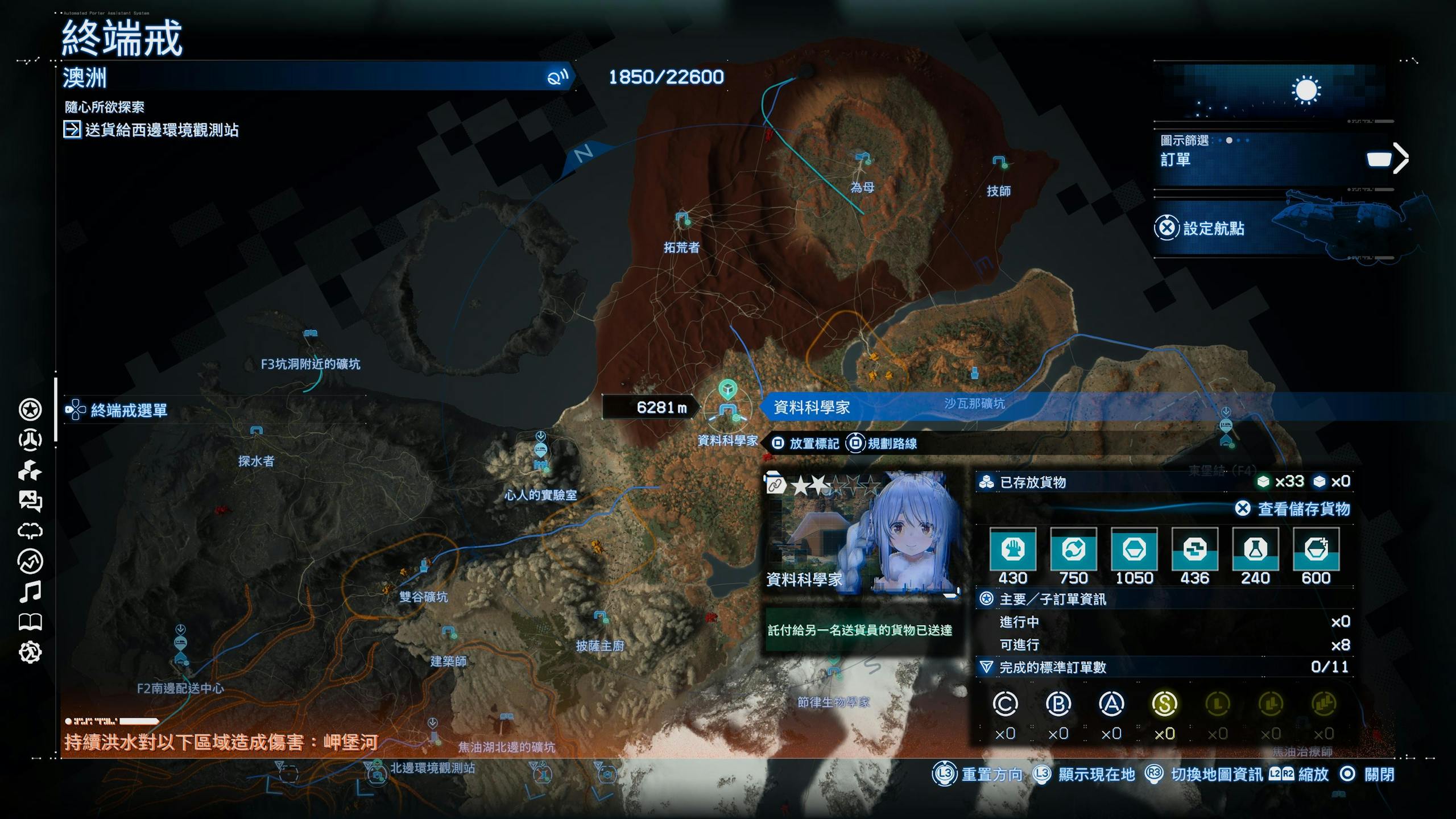Select the 資料科學家 facility marker on map
Viewport: 1456px width, 819px height.
pos(727,411)
